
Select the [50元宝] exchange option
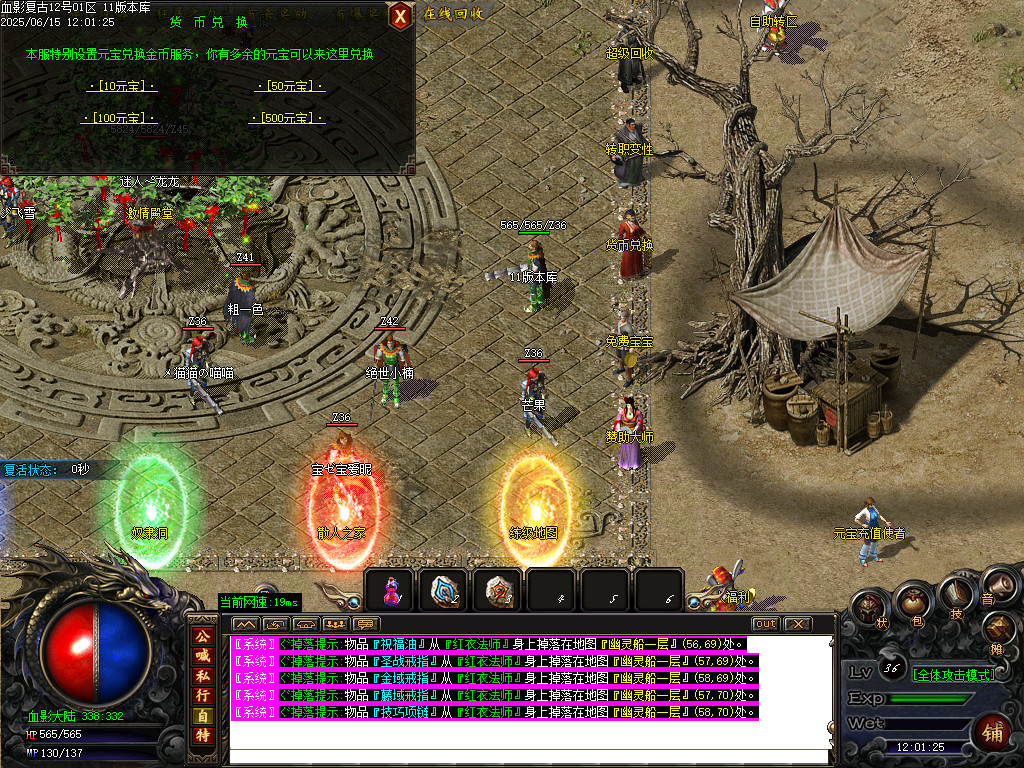(291, 86)
